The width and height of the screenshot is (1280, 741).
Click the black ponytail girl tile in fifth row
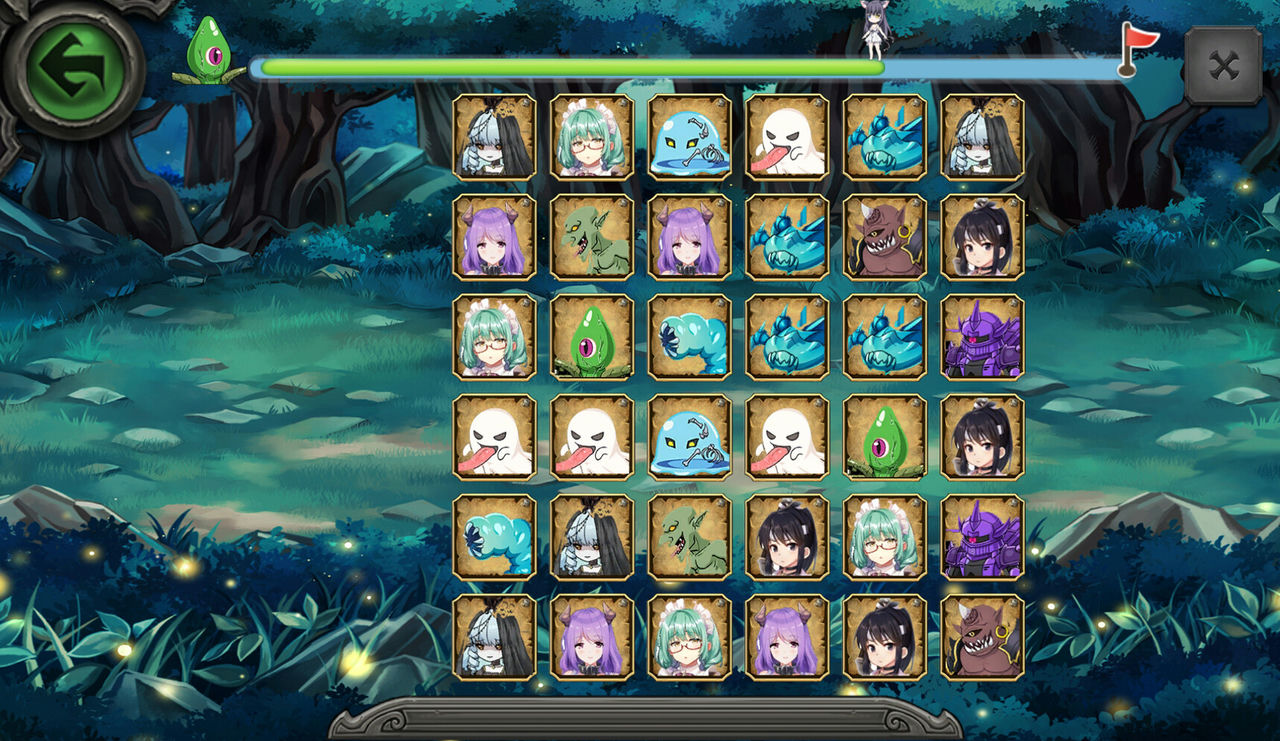tap(786, 540)
